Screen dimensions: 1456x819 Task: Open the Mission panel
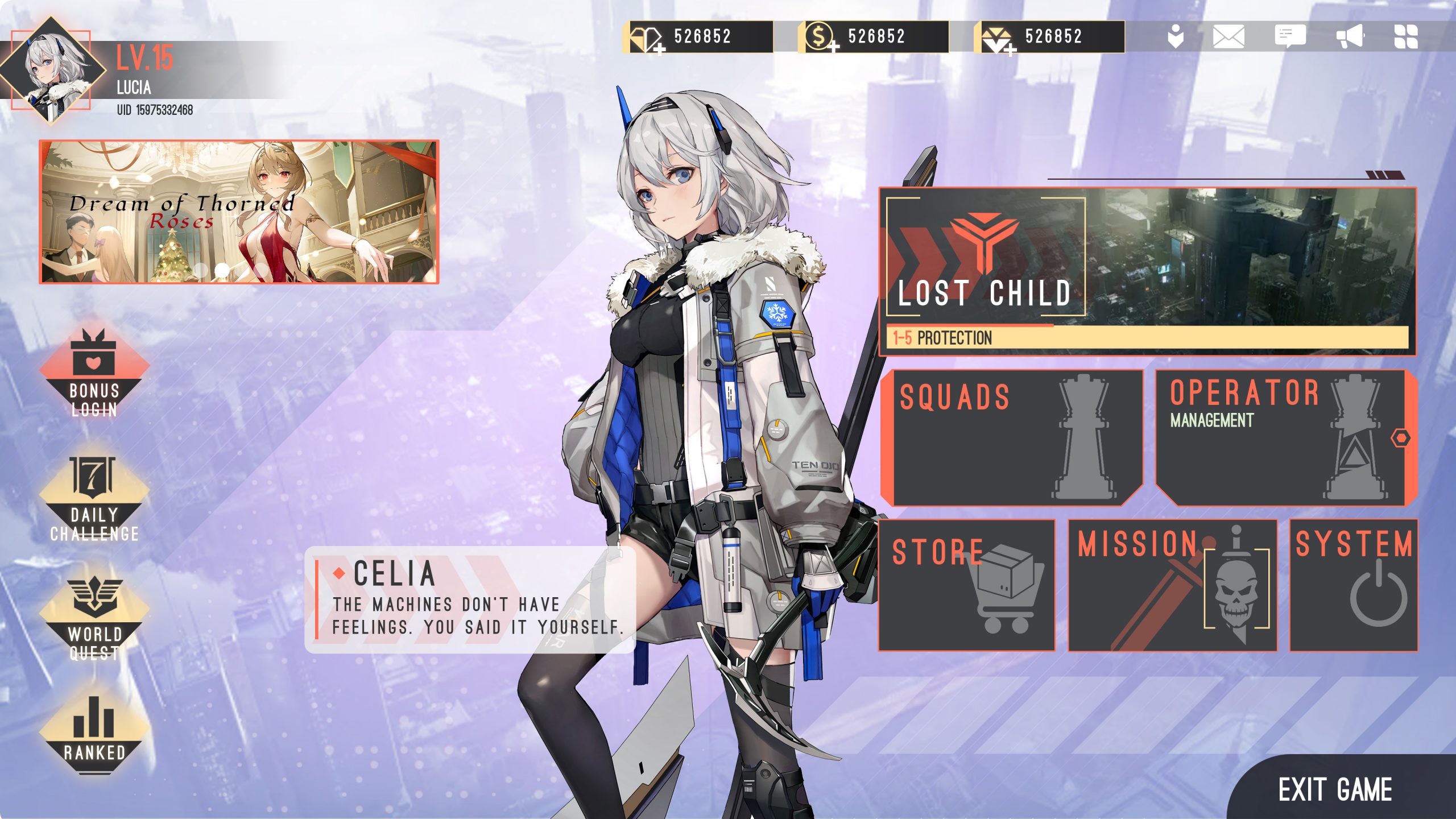point(1172,585)
